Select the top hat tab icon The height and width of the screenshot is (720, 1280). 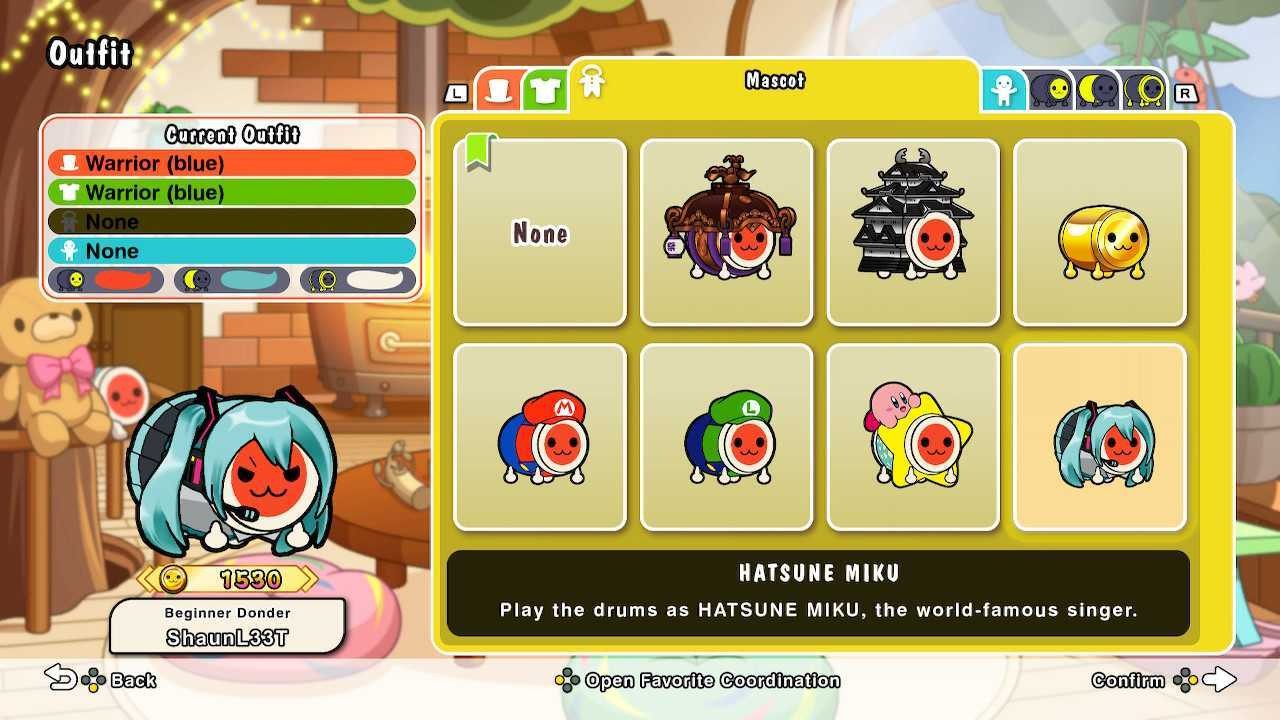[498, 90]
